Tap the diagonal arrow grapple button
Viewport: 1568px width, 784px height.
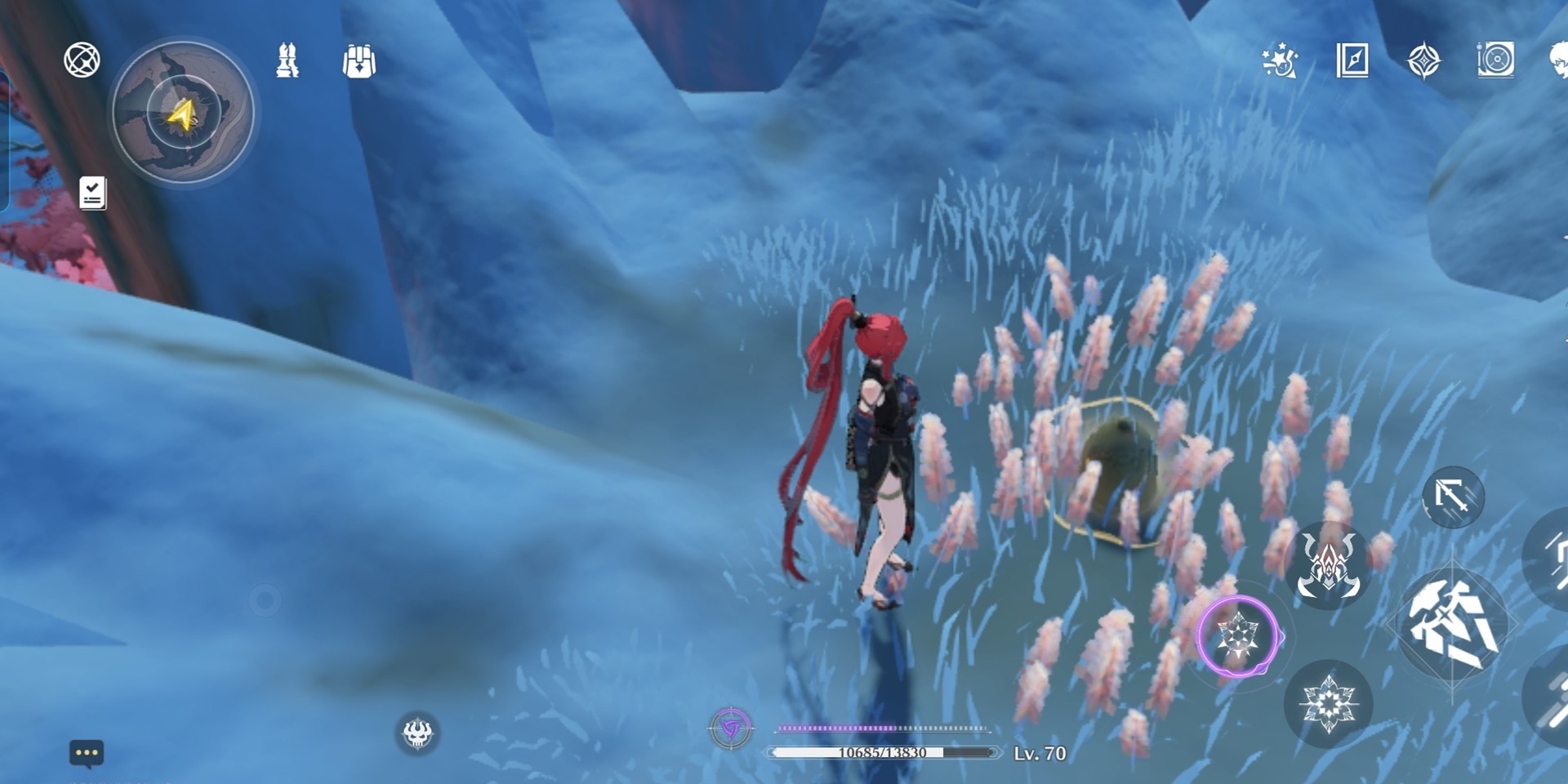(x=1452, y=496)
